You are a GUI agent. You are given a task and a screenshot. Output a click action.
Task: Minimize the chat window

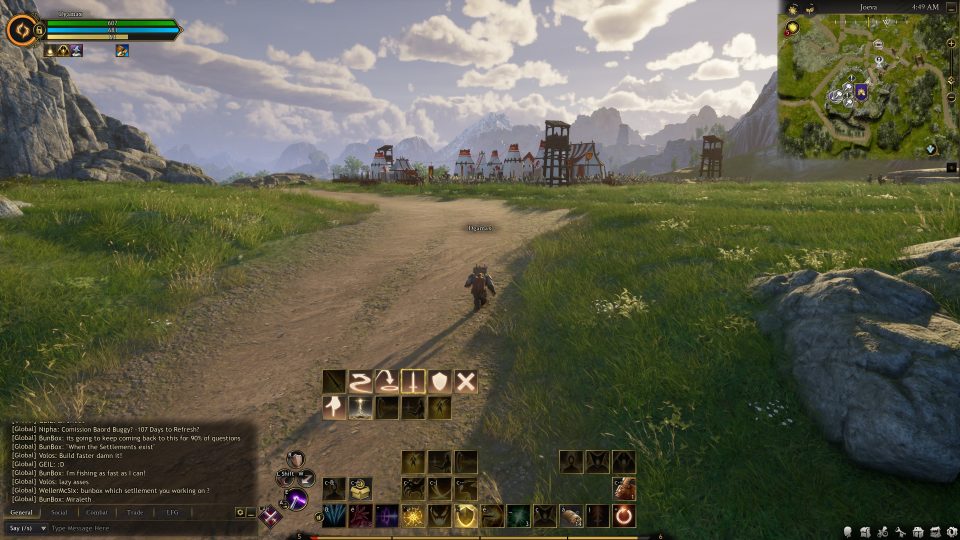point(250,512)
